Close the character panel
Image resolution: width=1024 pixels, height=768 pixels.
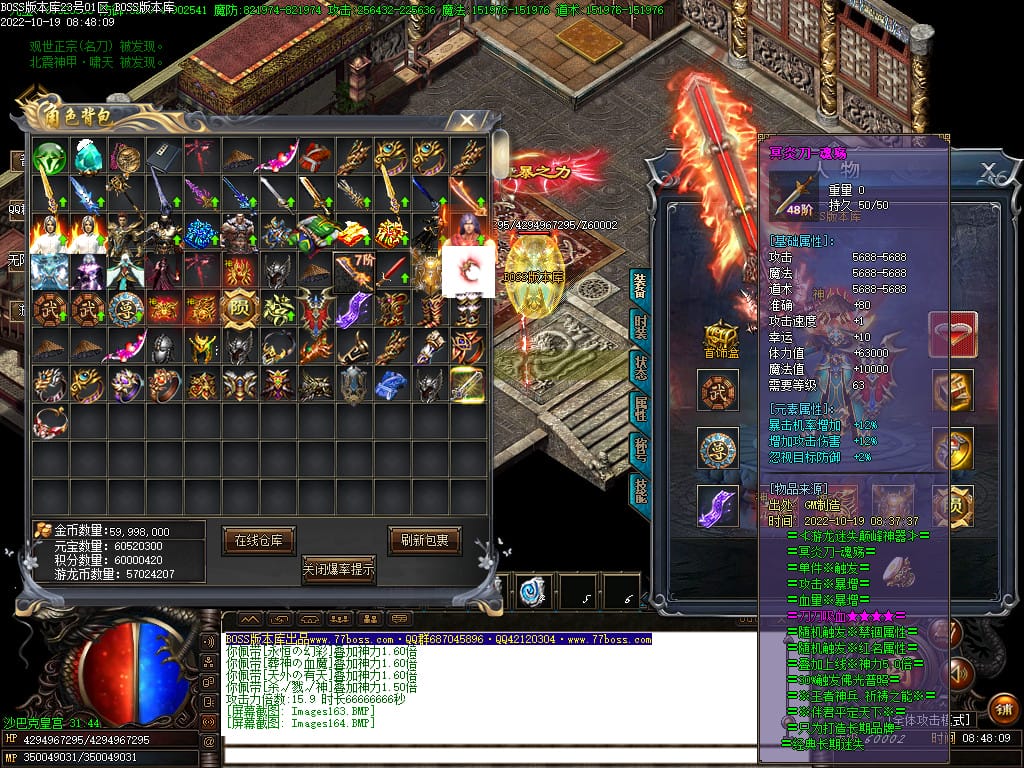pos(987,169)
